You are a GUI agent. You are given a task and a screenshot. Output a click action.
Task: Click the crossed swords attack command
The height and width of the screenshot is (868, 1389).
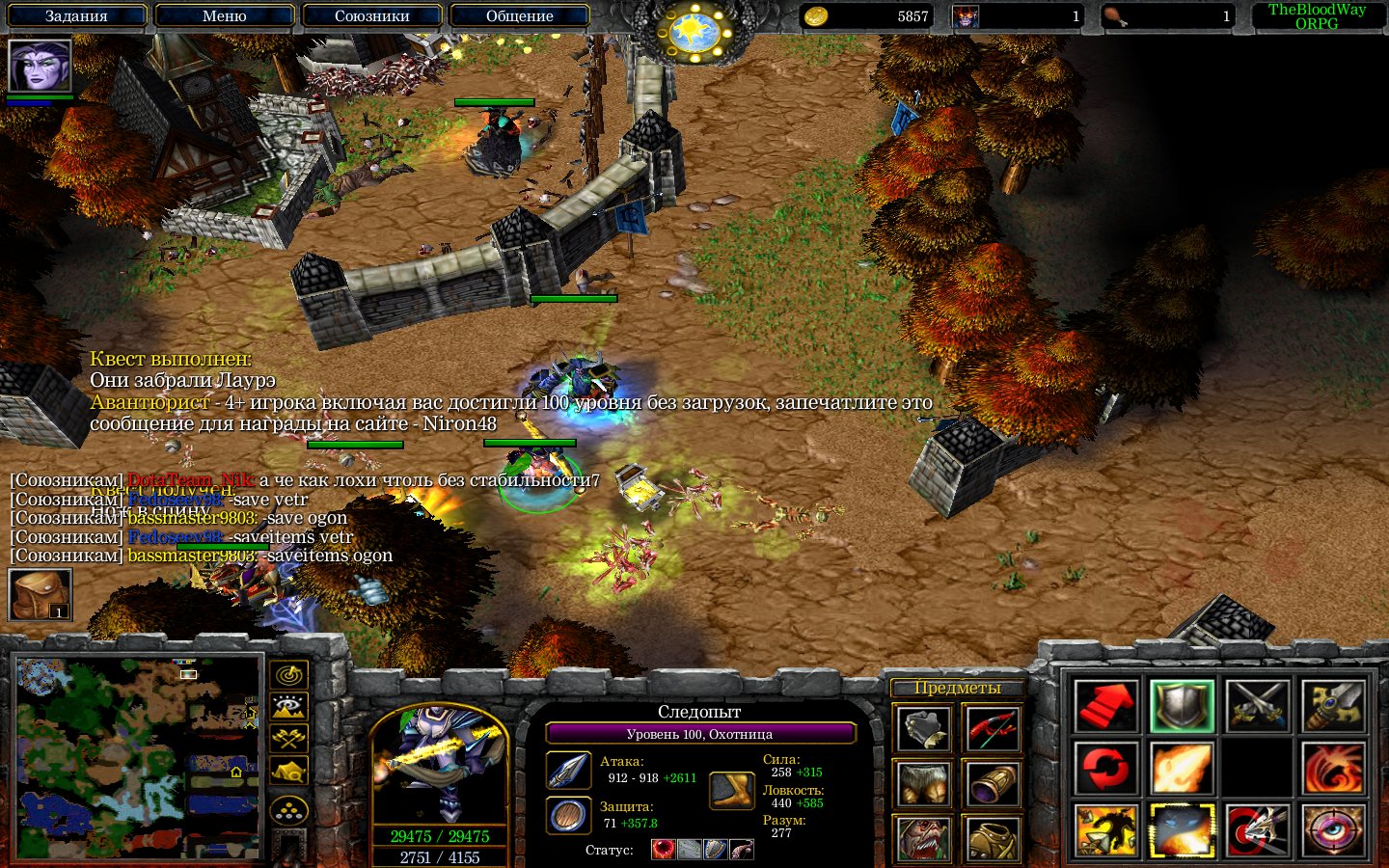(1258, 705)
